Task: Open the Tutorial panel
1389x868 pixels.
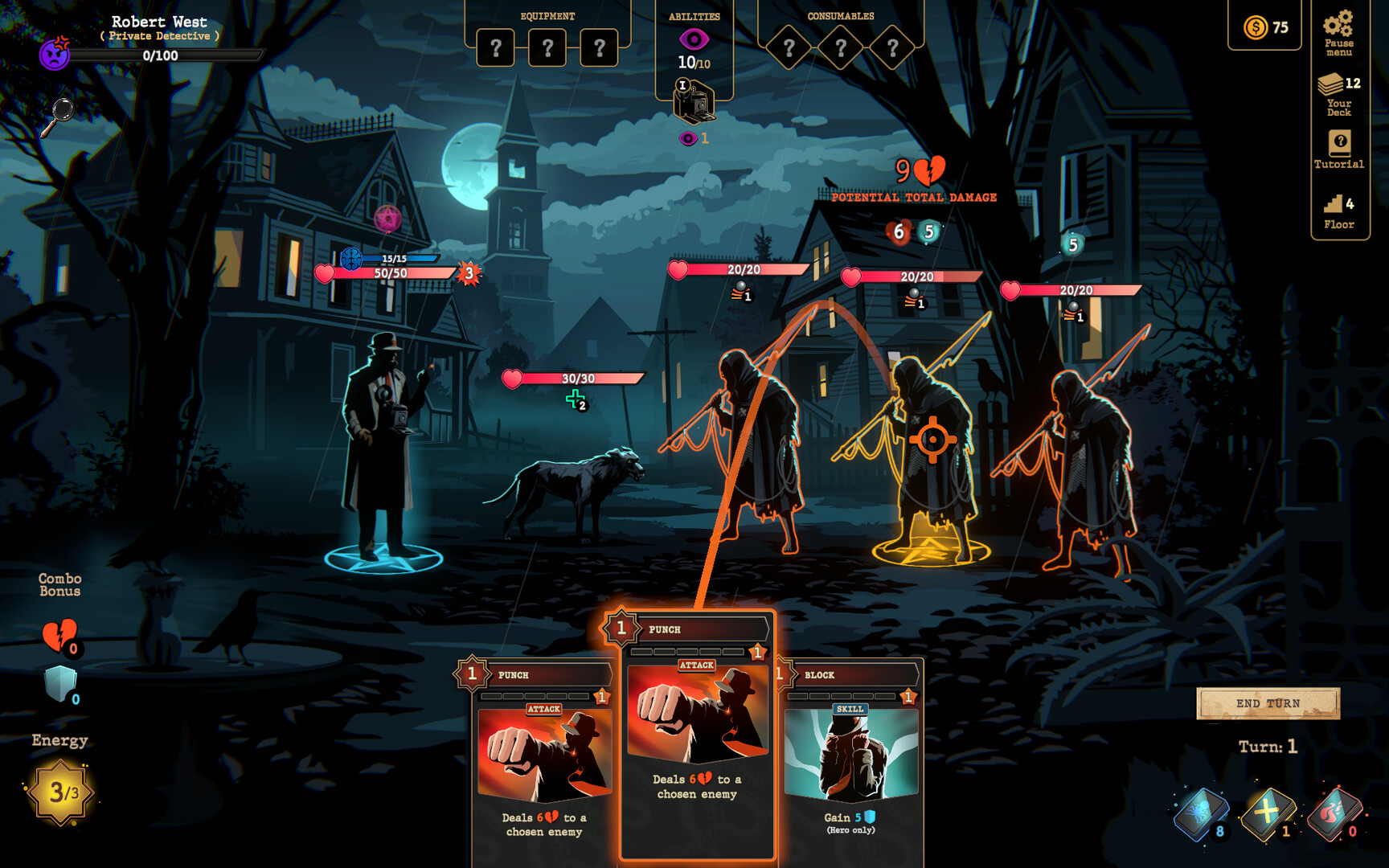Action: coord(1338,149)
